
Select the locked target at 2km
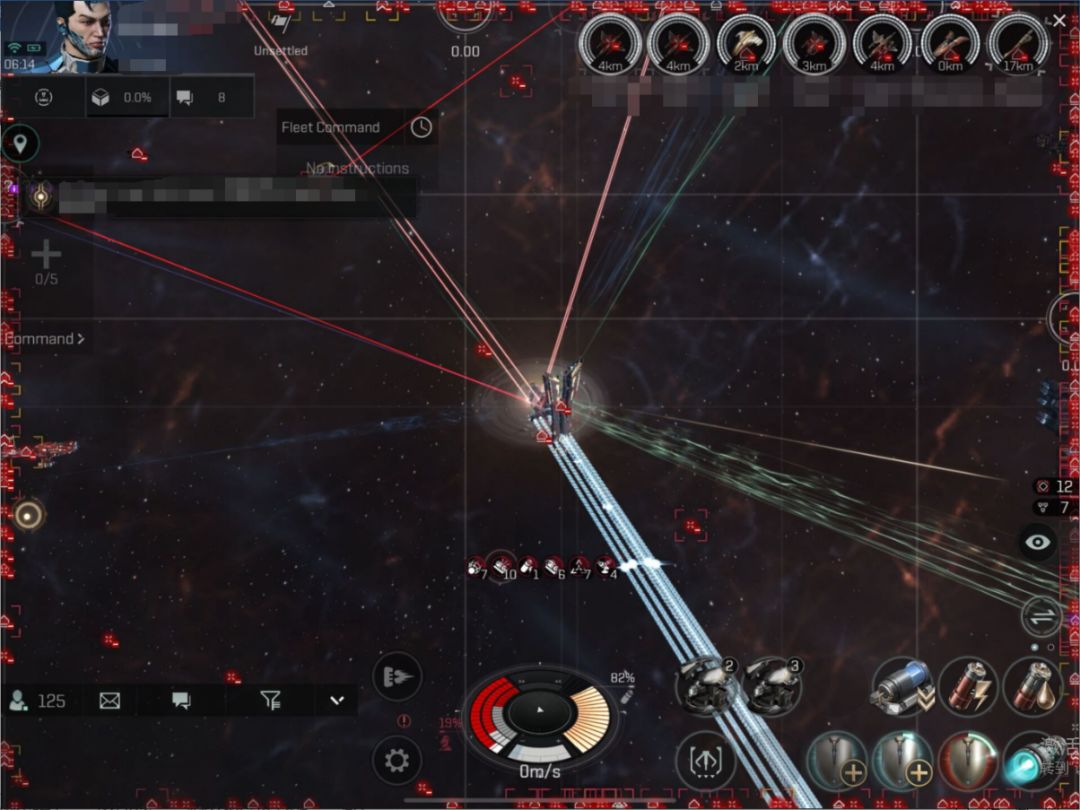pyautogui.click(x=747, y=46)
